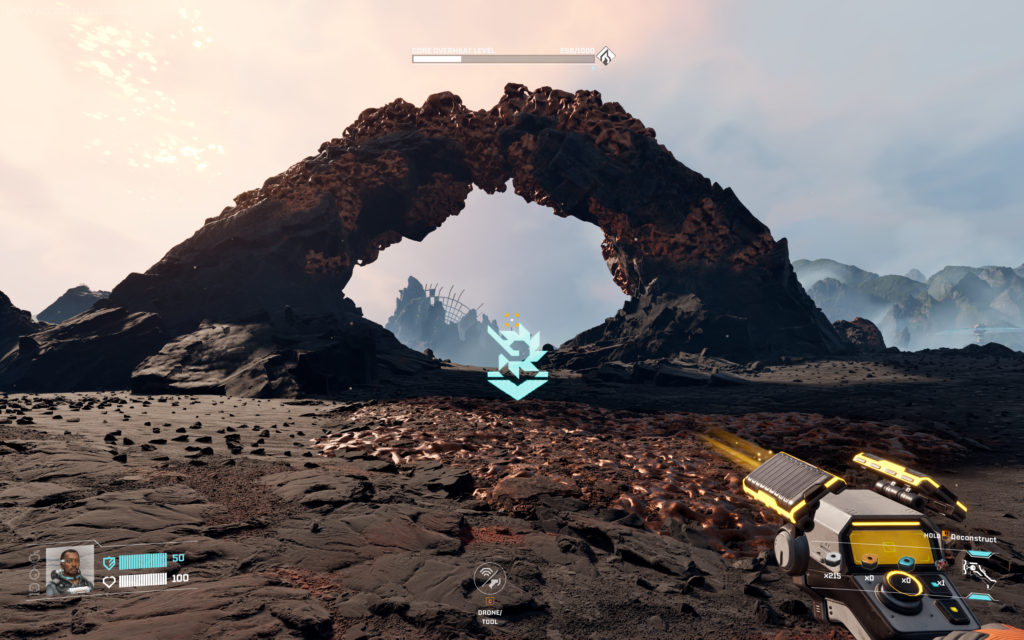This screenshot has width=1024, height=640.
Task: Click the player character portrait
Action: (x=69, y=570)
